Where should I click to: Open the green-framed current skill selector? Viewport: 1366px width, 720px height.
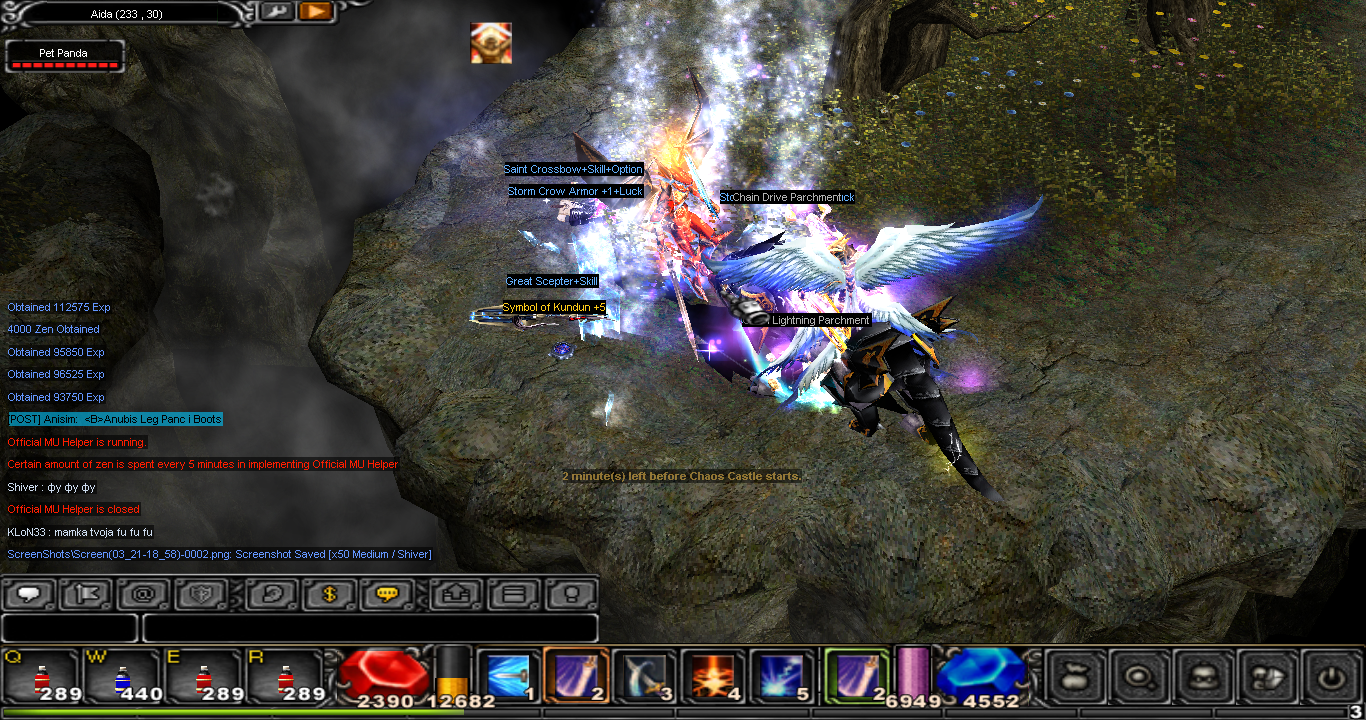pos(856,675)
